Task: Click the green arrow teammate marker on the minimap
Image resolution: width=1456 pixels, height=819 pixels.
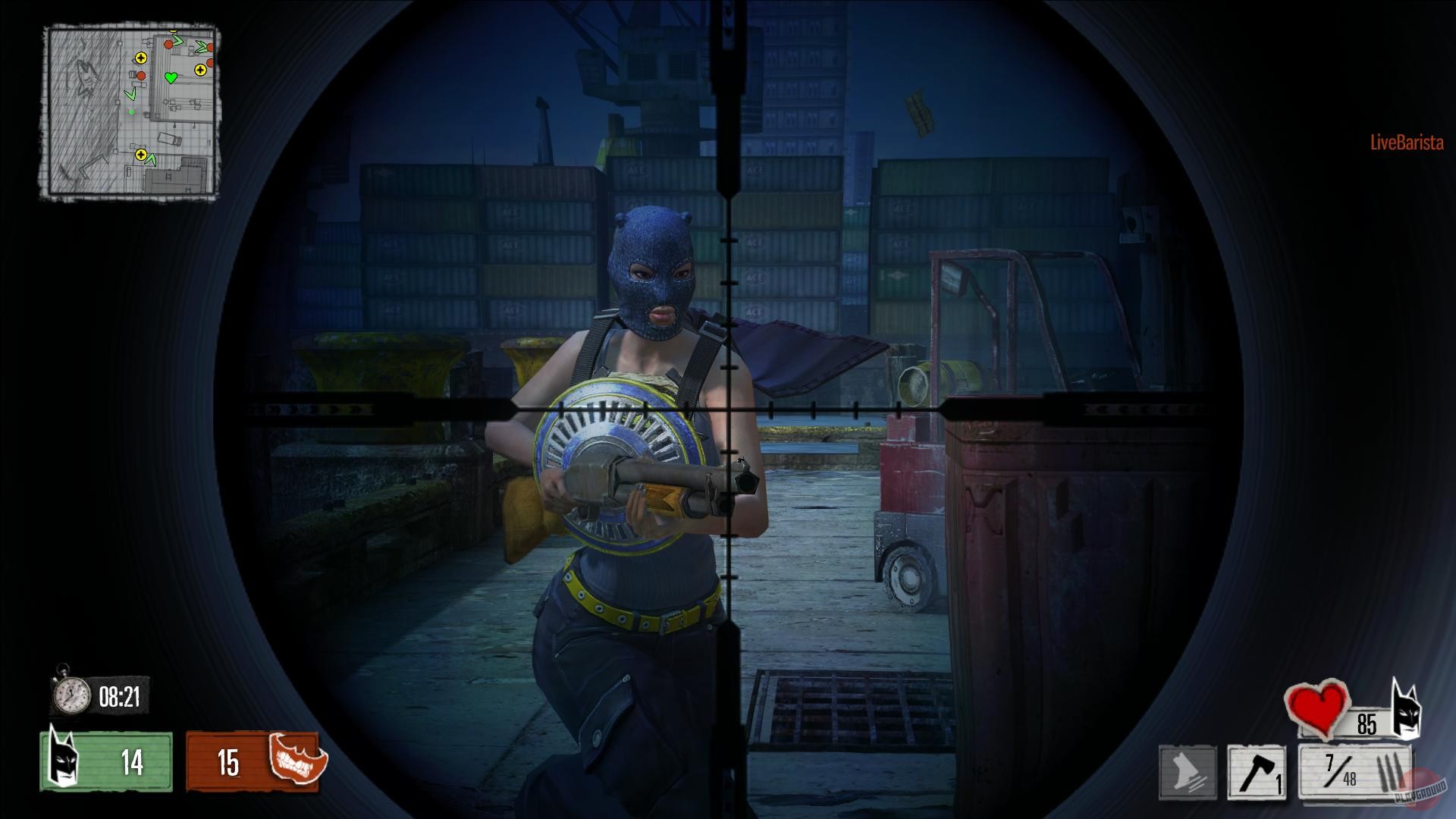Action: pyautogui.click(x=131, y=94)
